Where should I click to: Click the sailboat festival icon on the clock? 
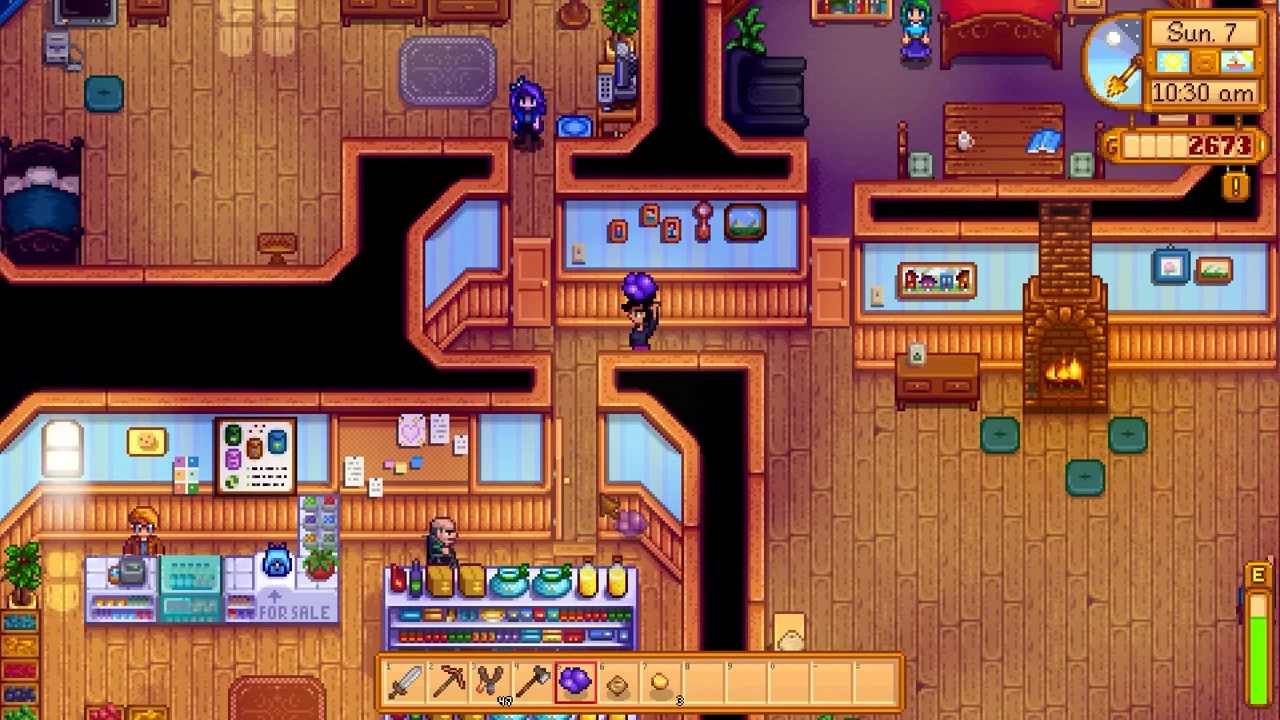[1236, 62]
